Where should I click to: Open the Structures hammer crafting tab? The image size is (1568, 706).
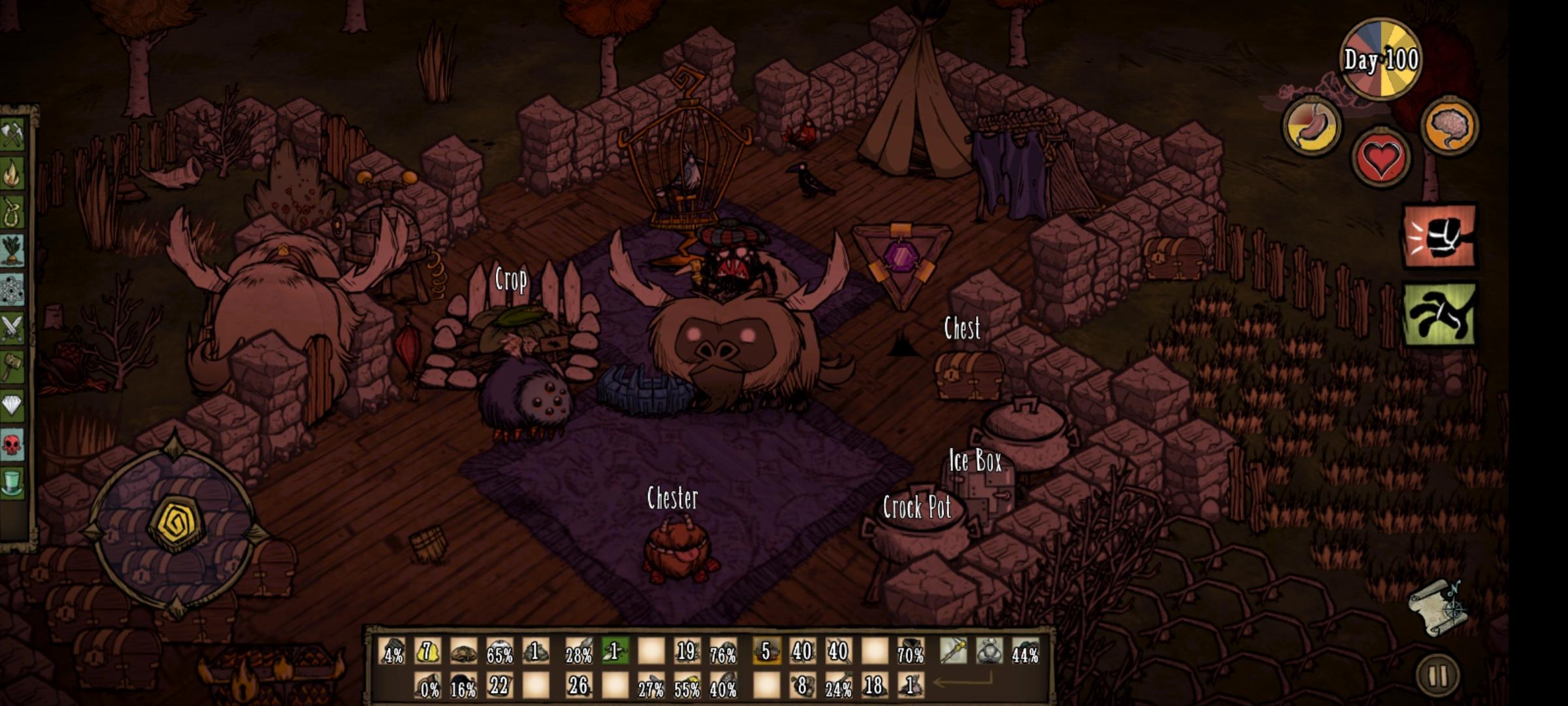coord(12,367)
